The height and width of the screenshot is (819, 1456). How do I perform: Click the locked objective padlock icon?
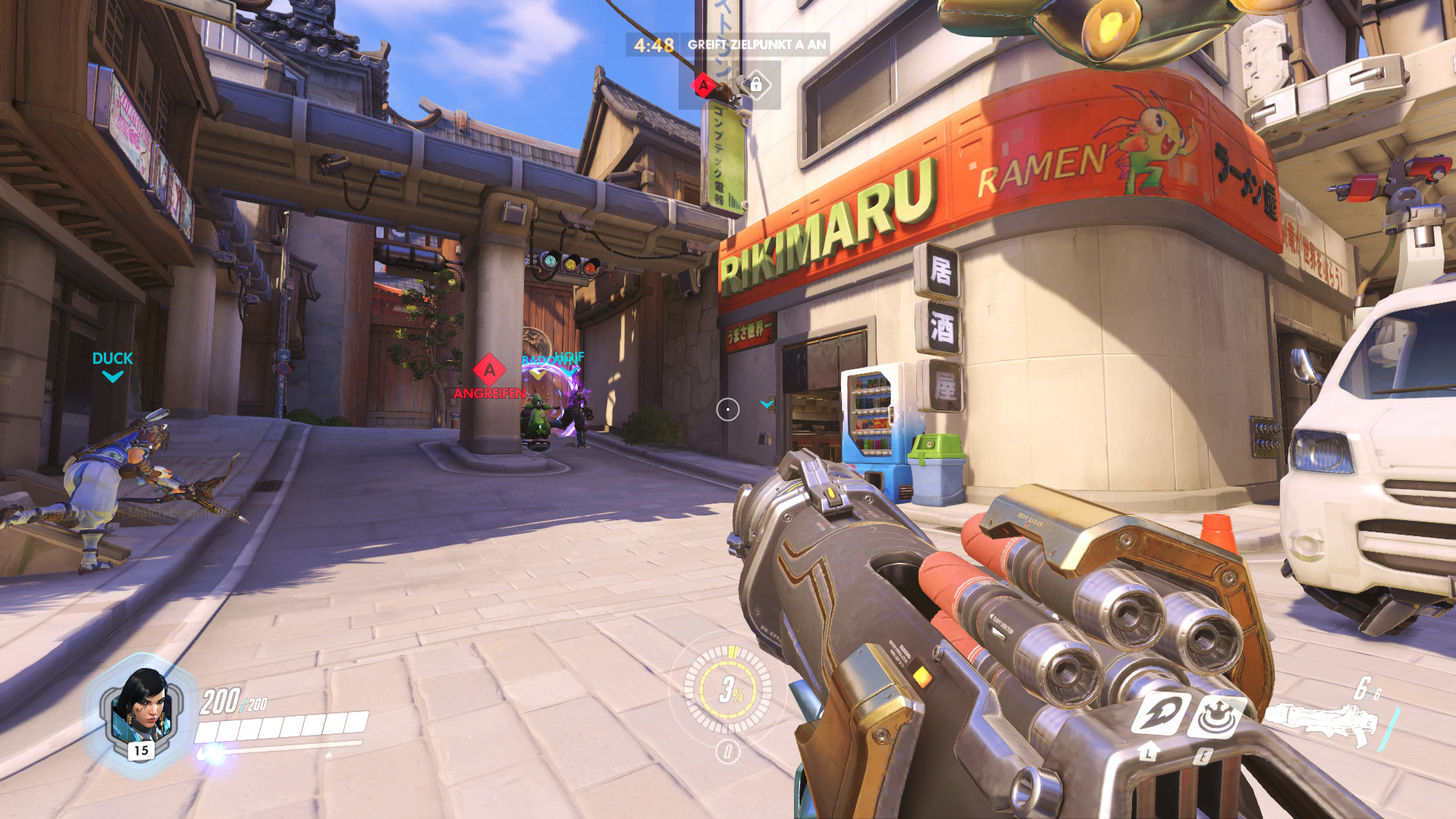point(756,85)
